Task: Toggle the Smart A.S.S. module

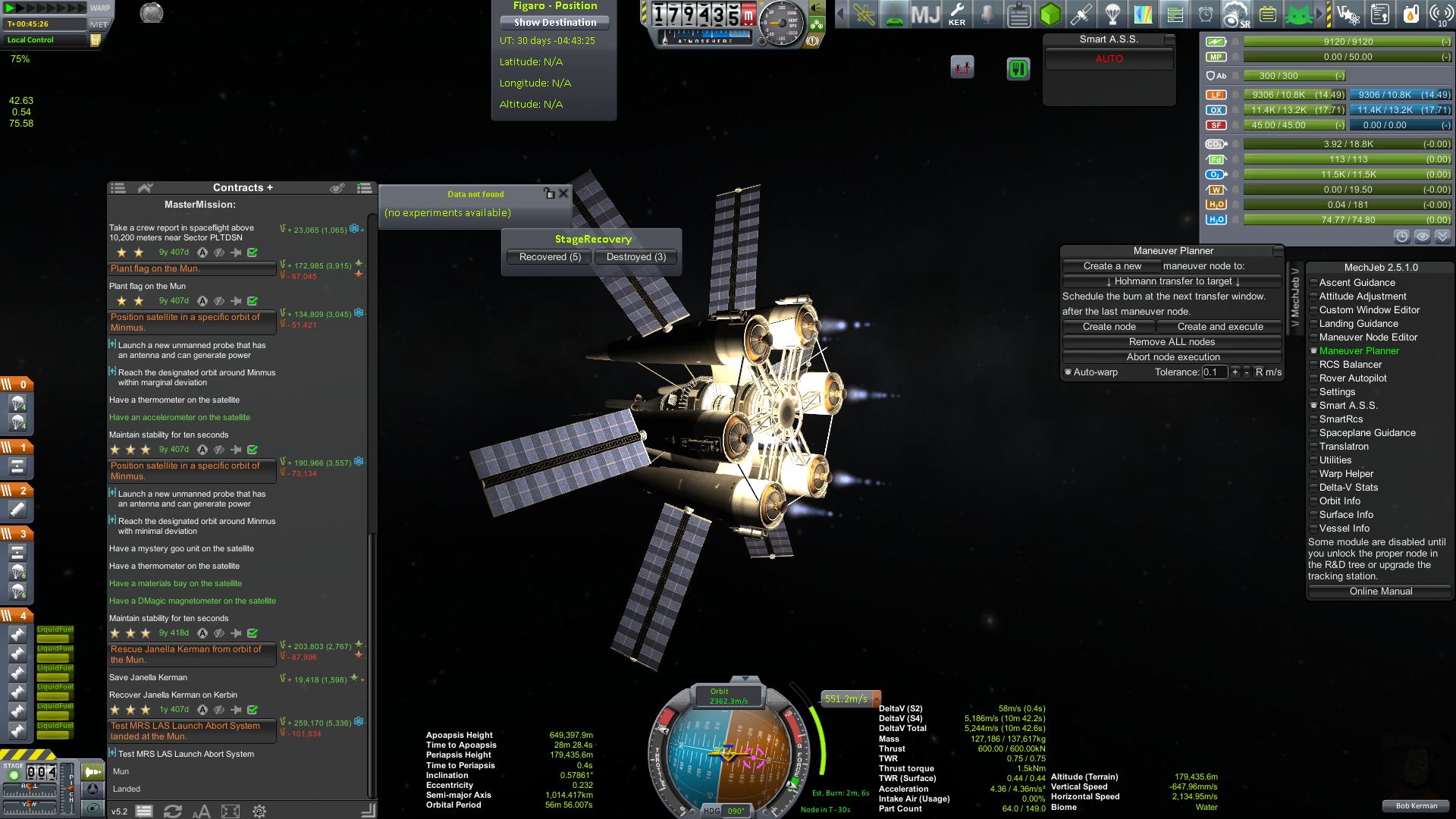Action: point(1348,406)
